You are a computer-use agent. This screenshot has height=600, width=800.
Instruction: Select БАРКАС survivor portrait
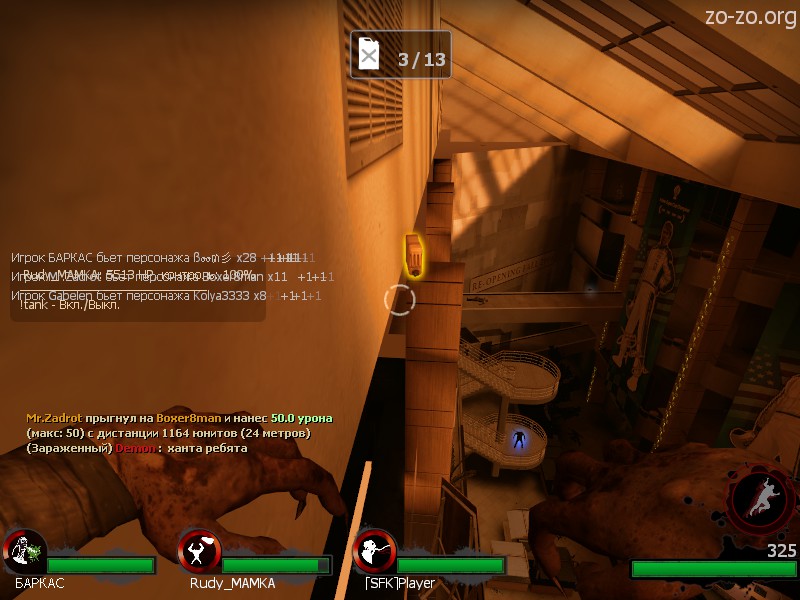[x=25, y=551]
